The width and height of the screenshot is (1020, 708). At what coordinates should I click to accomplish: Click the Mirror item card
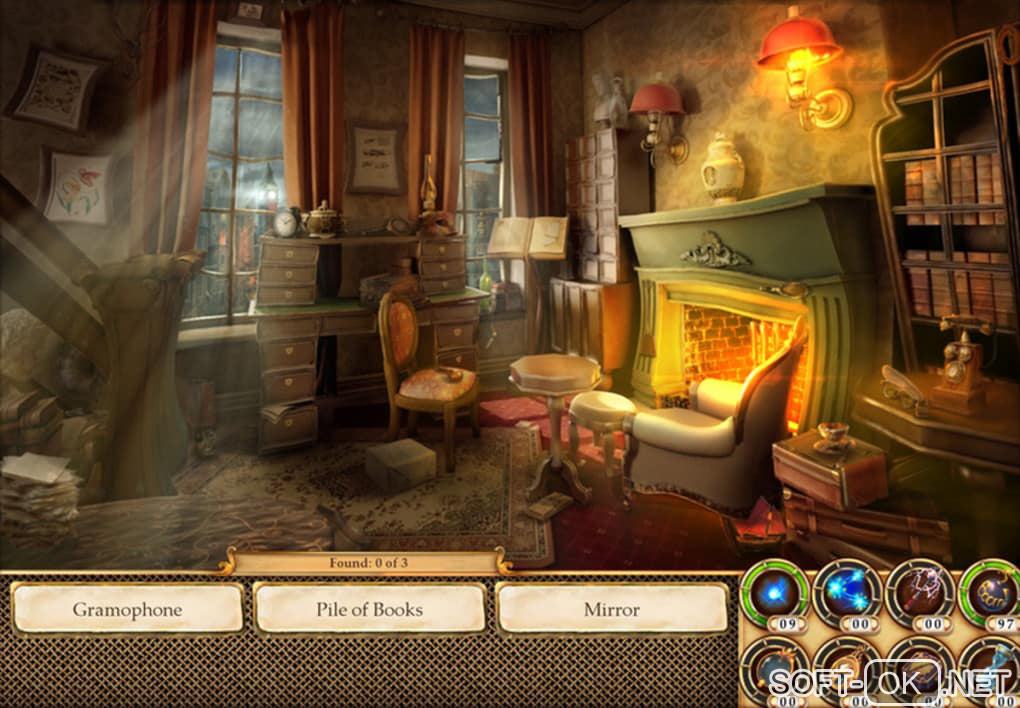pos(612,609)
